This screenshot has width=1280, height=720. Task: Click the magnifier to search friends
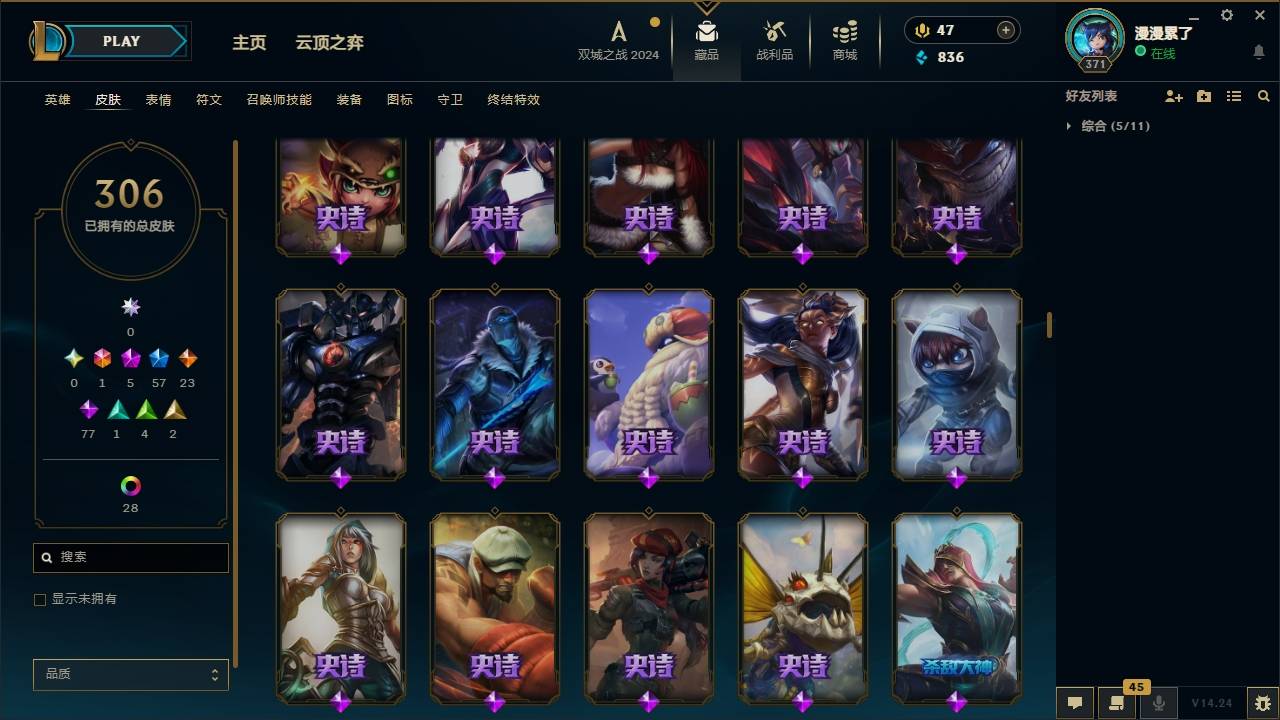coord(1263,96)
